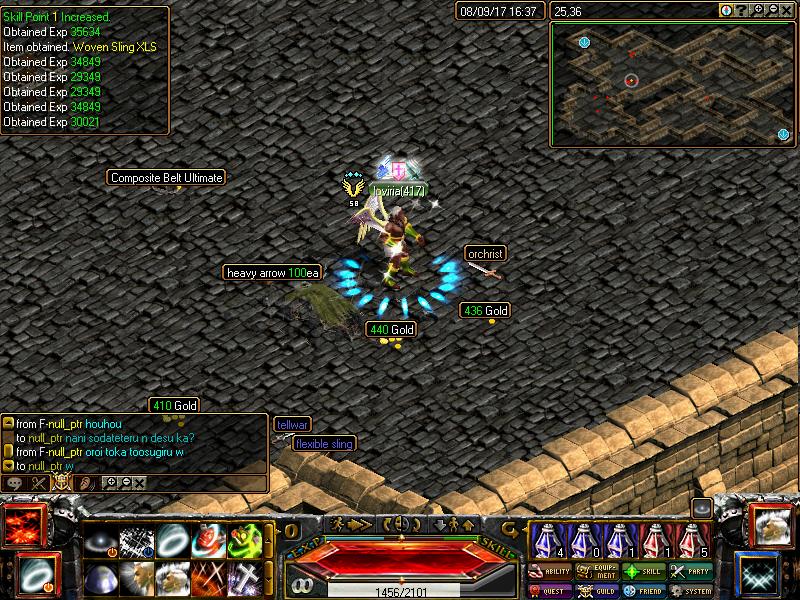Open the Equipment panel
This screenshot has width=800, height=600.
598,572
